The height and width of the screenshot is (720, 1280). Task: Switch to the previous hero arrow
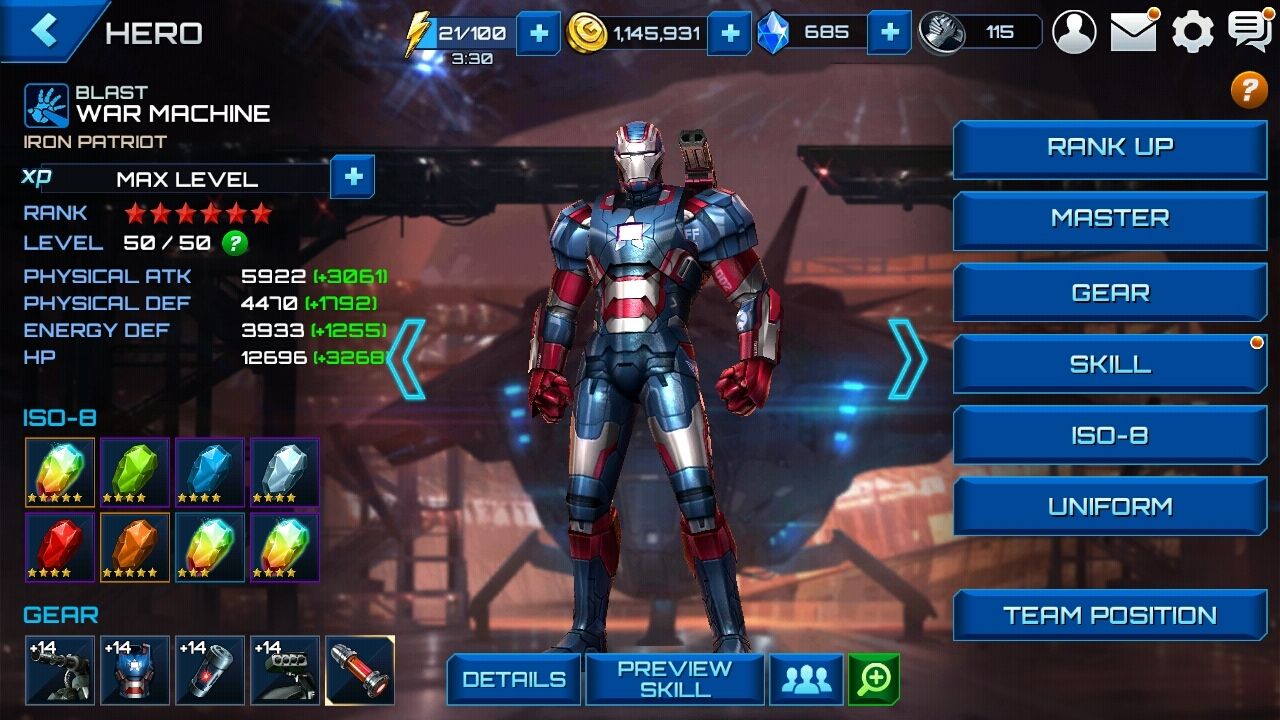[x=407, y=359]
